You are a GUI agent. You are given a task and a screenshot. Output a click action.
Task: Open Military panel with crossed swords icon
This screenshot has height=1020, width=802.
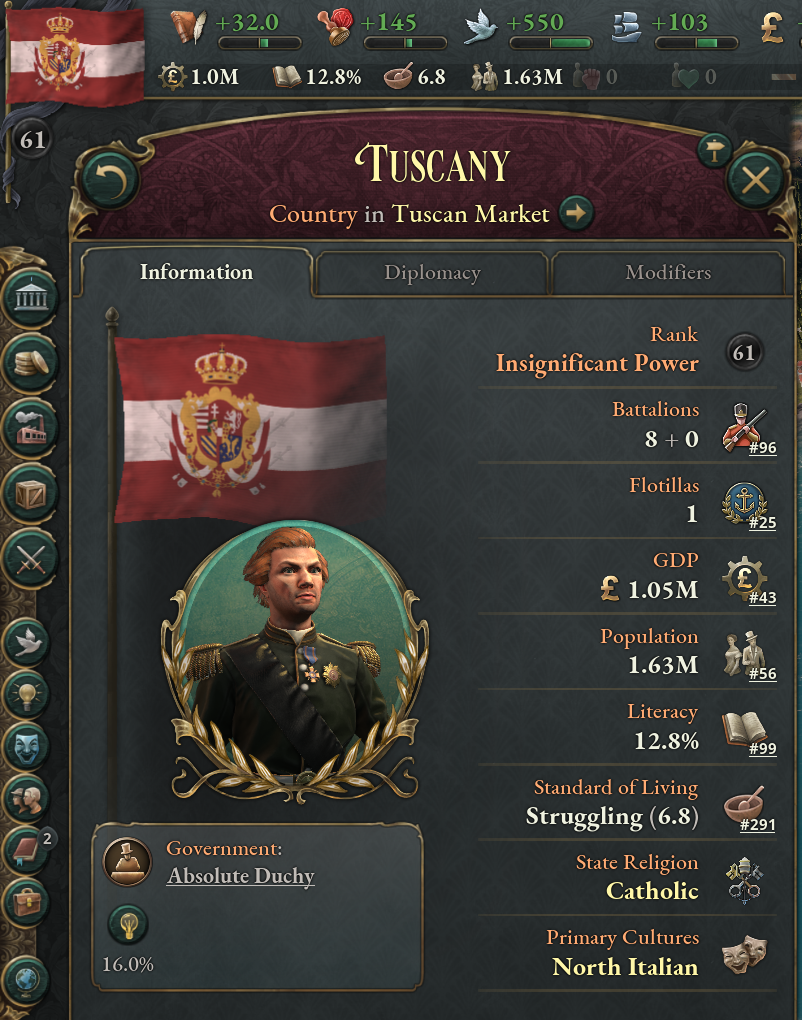(x=29, y=557)
